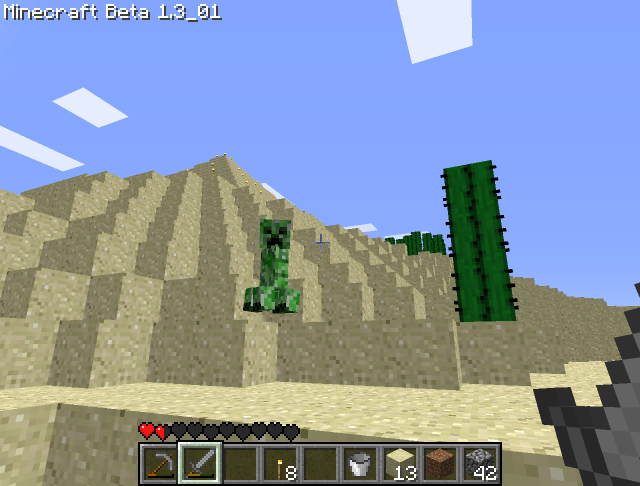Select the pickaxe hotbar slot
The width and height of the screenshot is (640, 486).
pyautogui.click(x=160, y=464)
